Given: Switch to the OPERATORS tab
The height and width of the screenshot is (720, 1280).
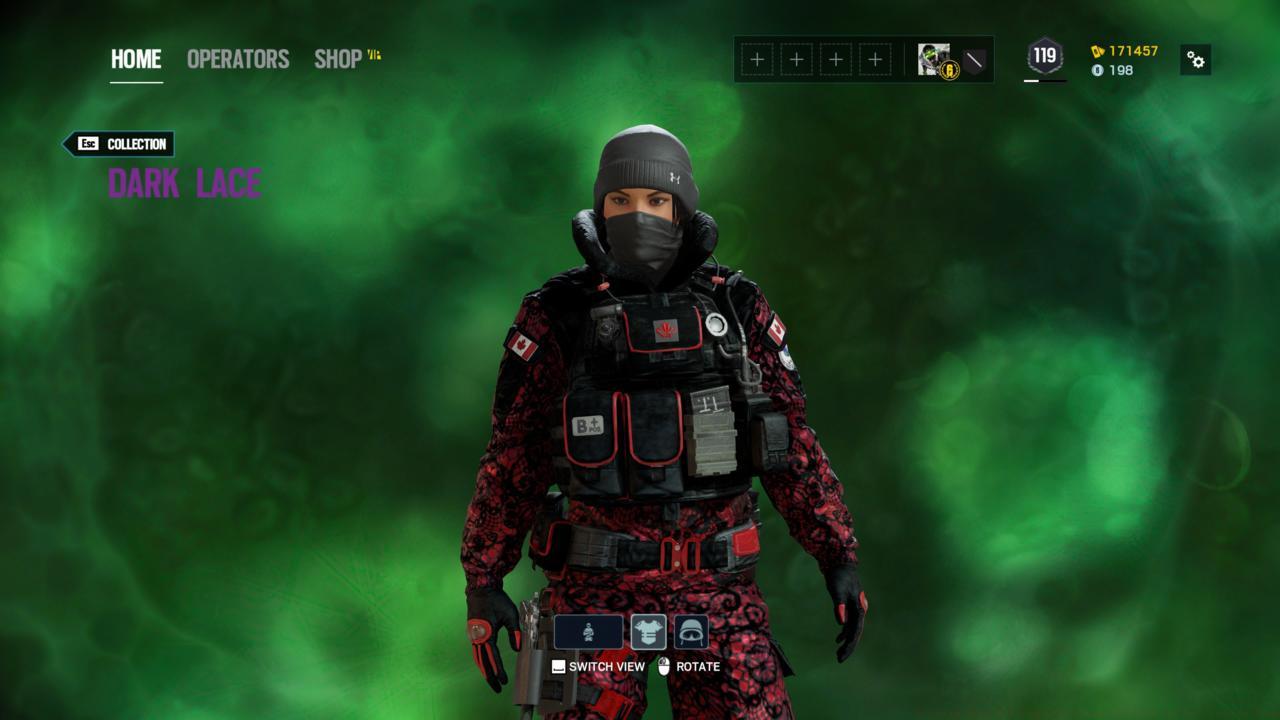Looking at the screenshot, I should [x=236, y=59].
